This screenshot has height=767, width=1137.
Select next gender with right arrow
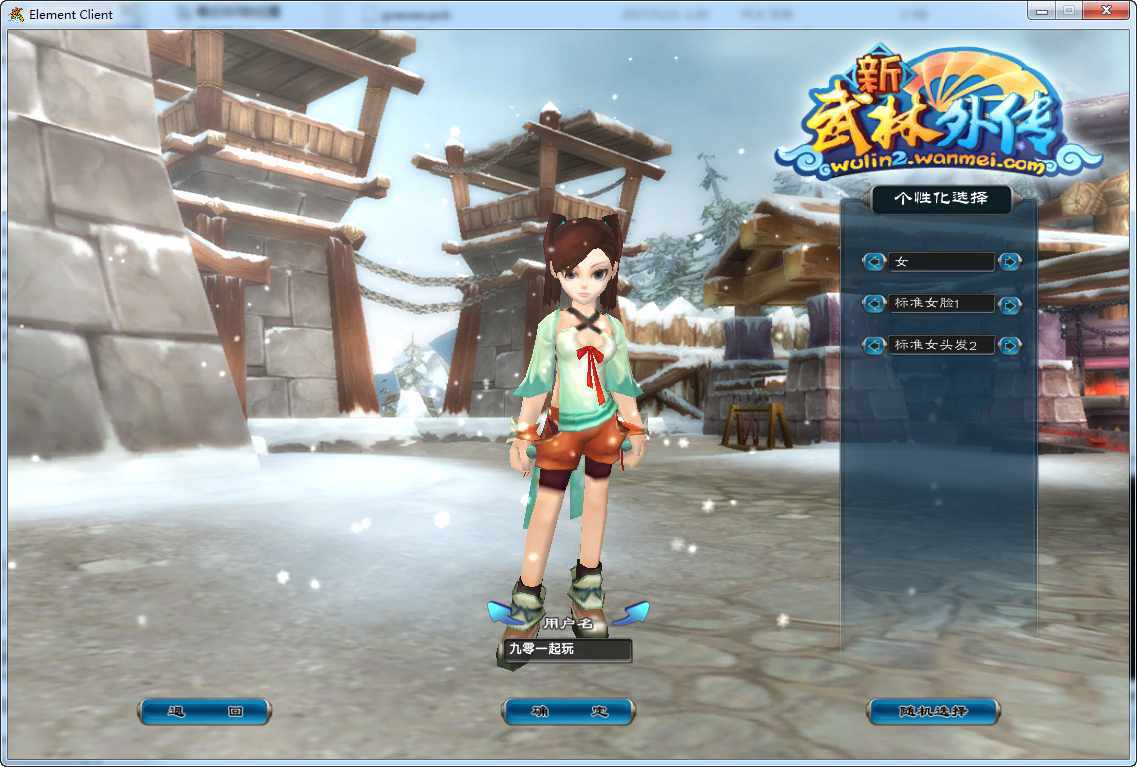[1010, 262]
